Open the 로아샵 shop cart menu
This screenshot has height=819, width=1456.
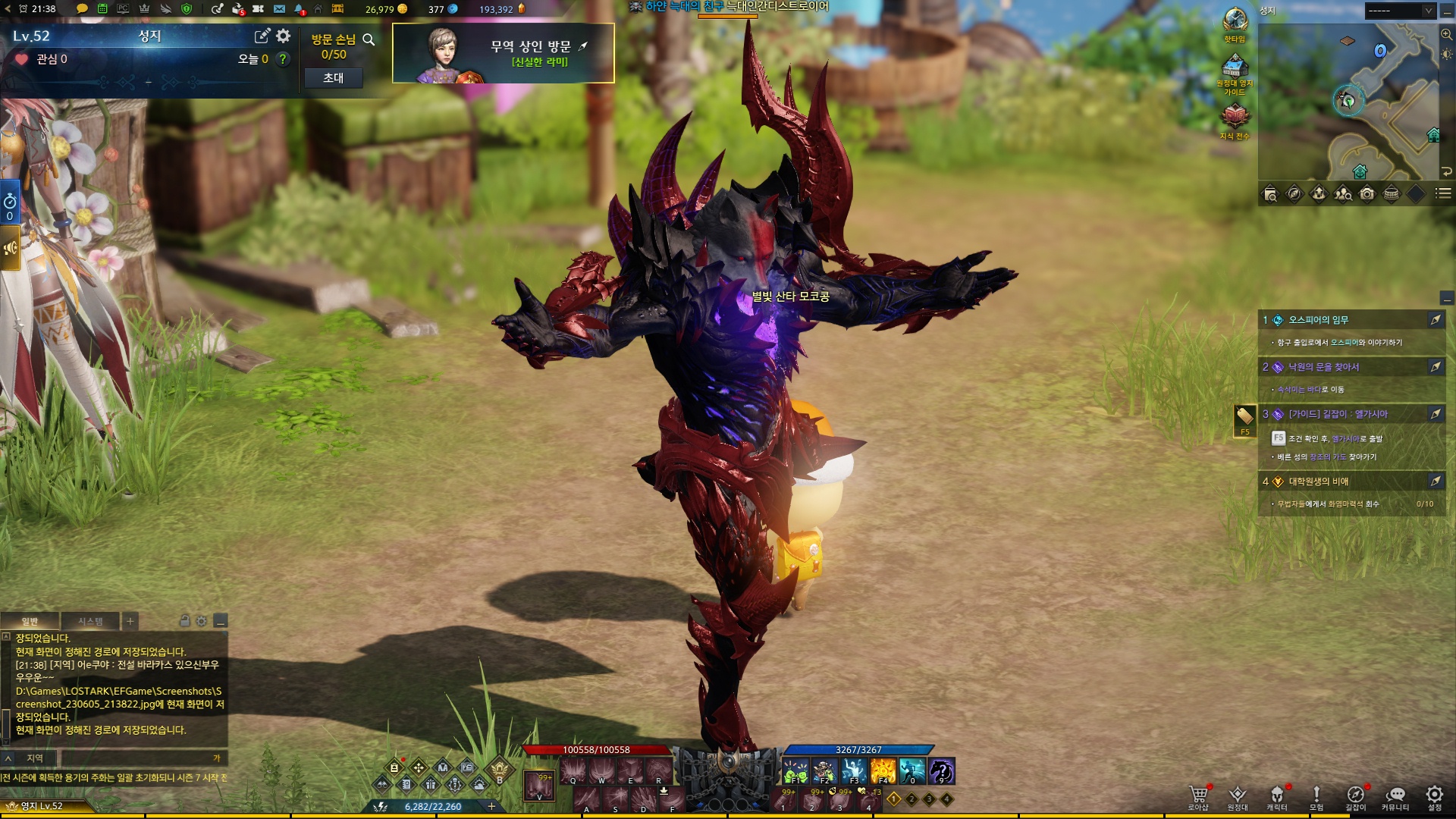point(1198,797)
